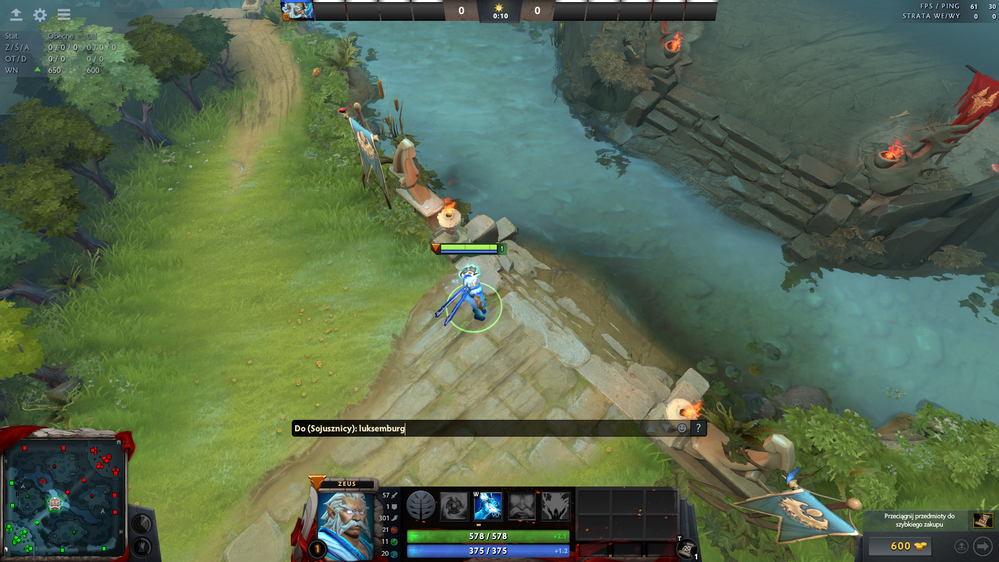Viewport: 999px width, 562px height.
Task: Cast the Lightning Bolt ability
Action: coord(488,506)
